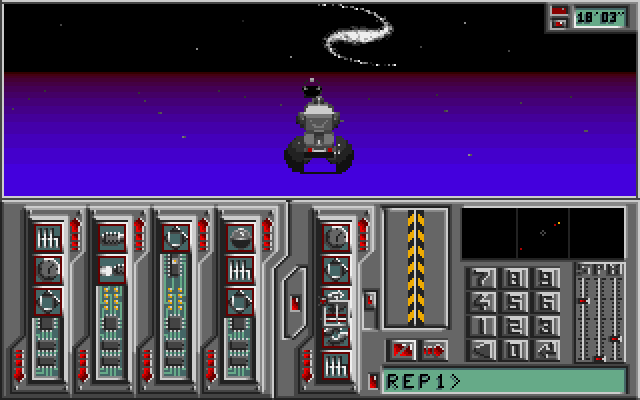640x400 pixels.
Task: Click the number 7 keypad button
Action: (x=484, y=279)
